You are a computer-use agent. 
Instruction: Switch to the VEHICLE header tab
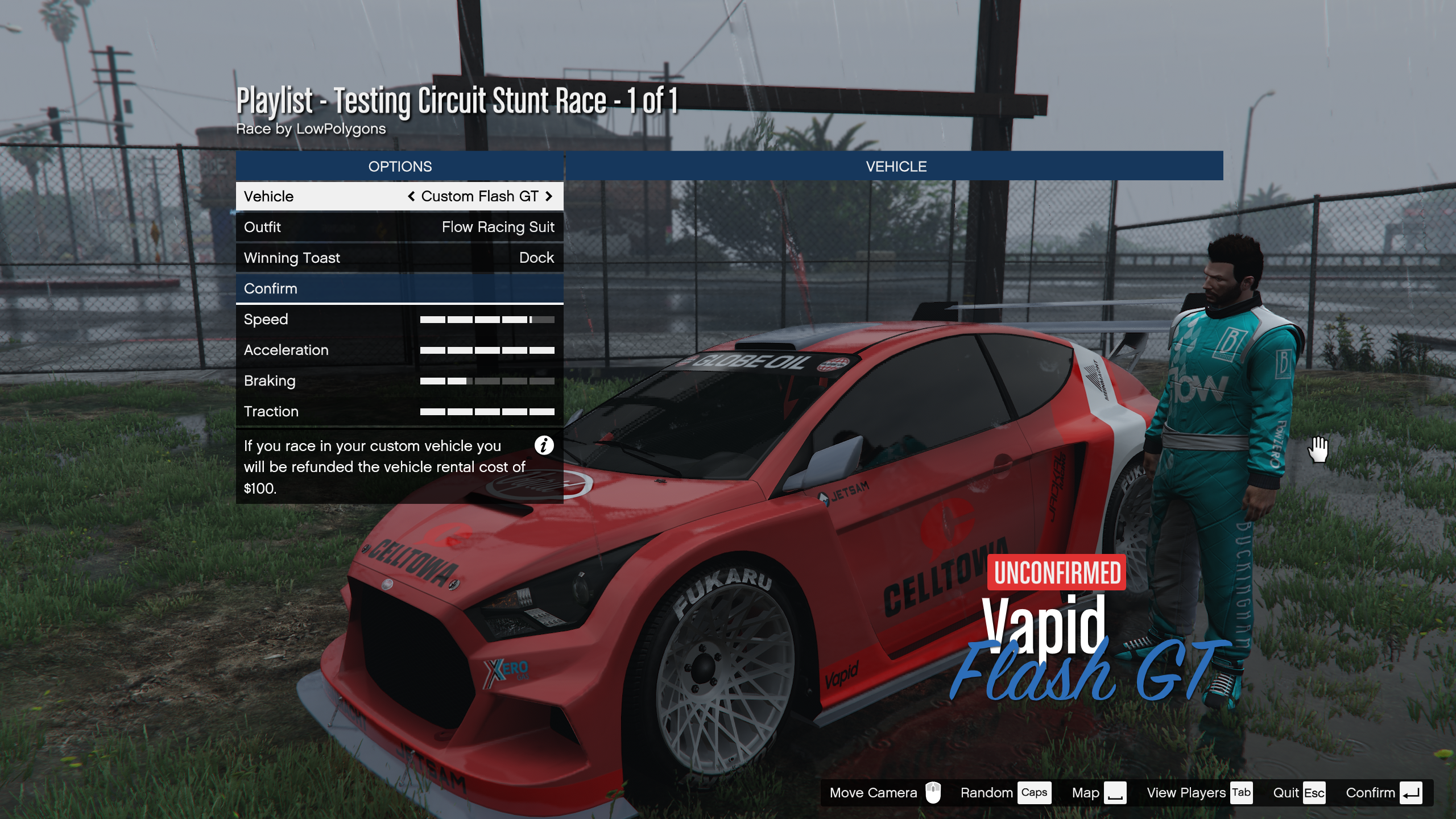click(896, 166)
